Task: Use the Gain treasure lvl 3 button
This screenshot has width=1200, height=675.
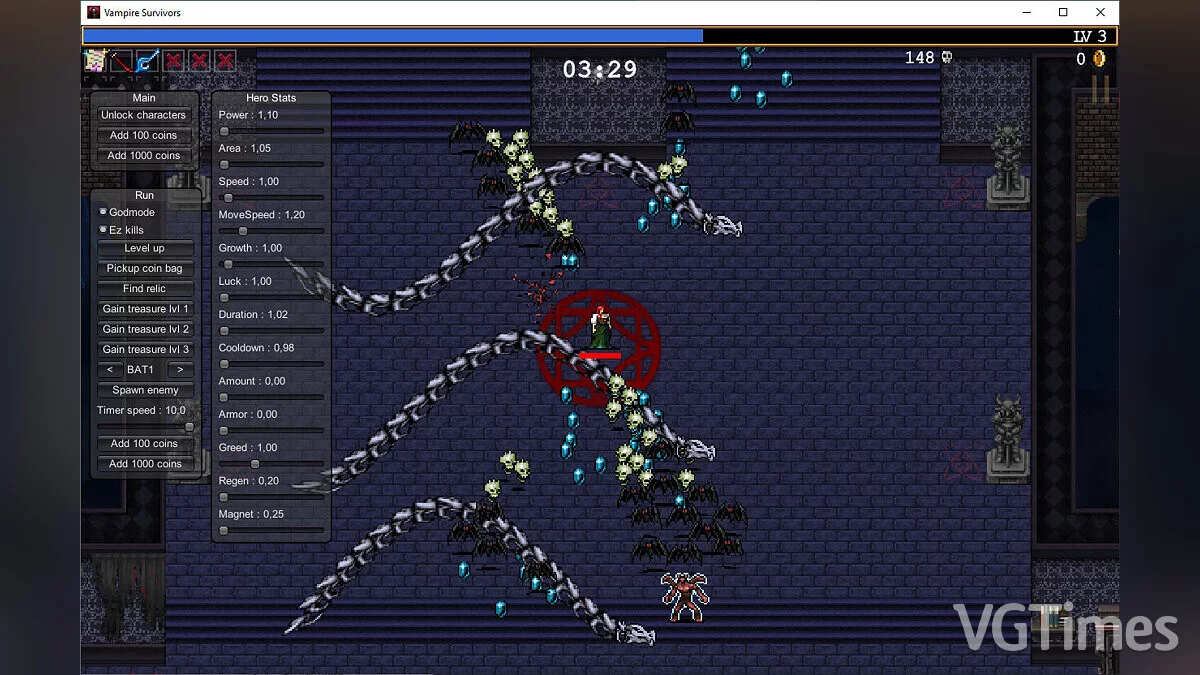Action: click(x=145, y=349)
